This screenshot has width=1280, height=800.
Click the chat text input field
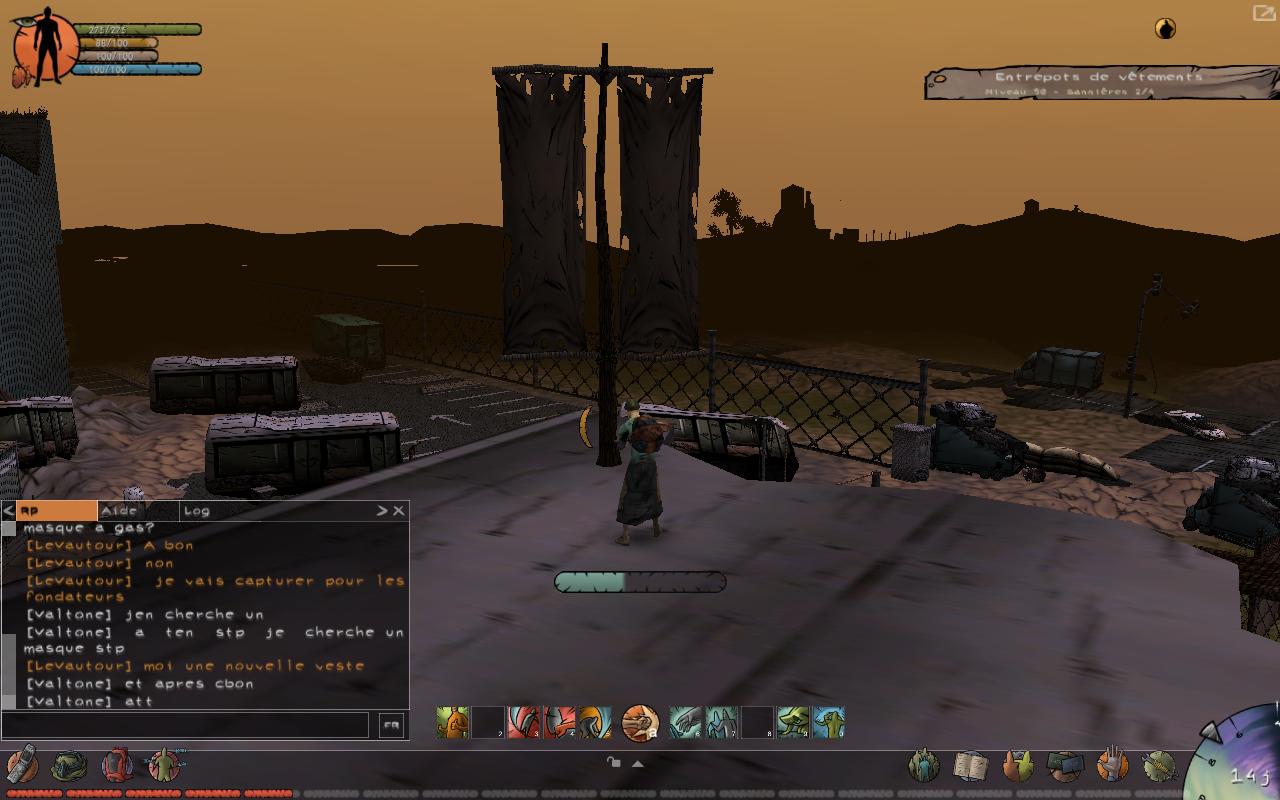tap(187, 725)
